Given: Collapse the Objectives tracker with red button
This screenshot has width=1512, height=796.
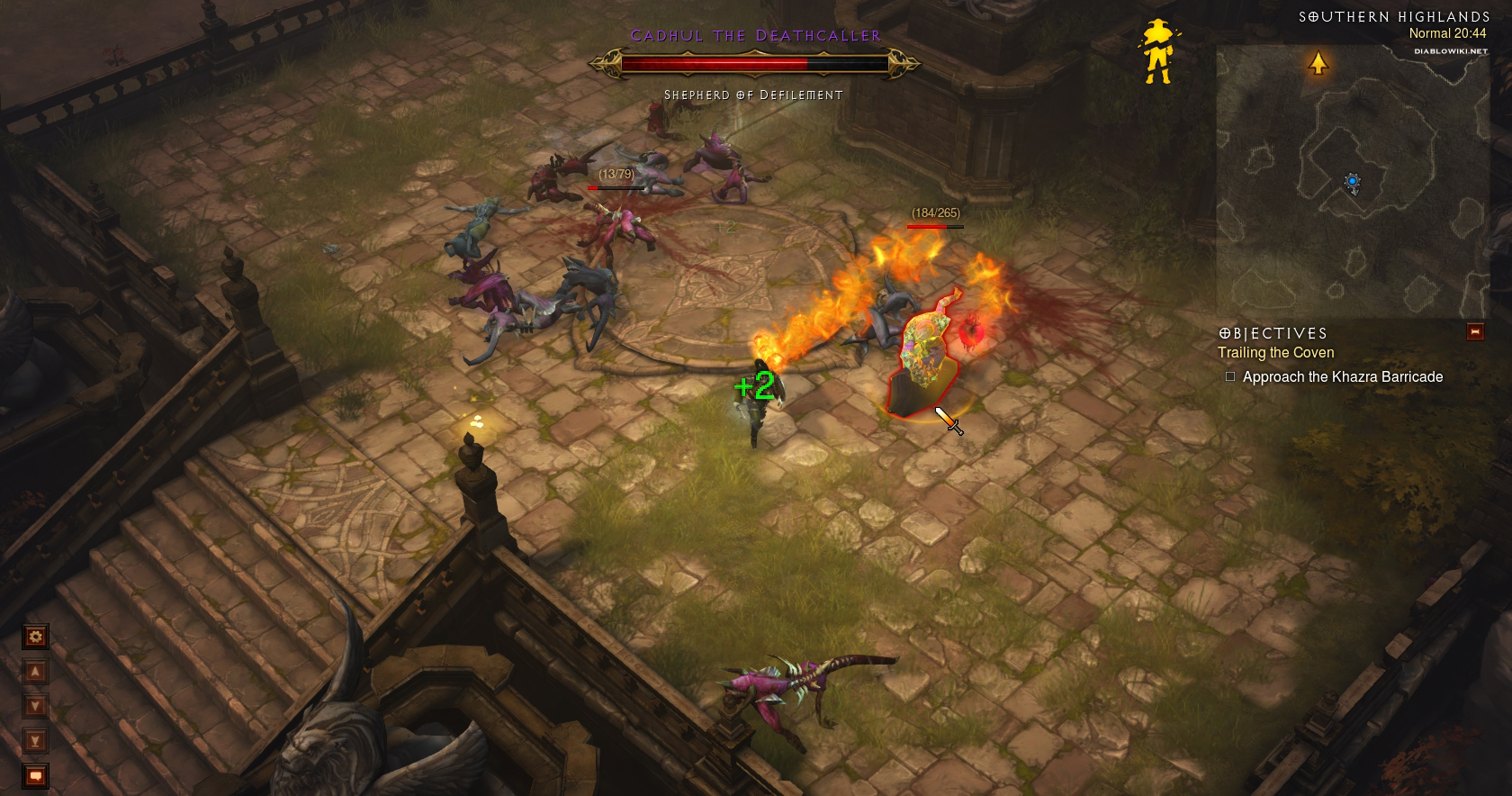Looking at the screenshot, I should pos(1474,331).
